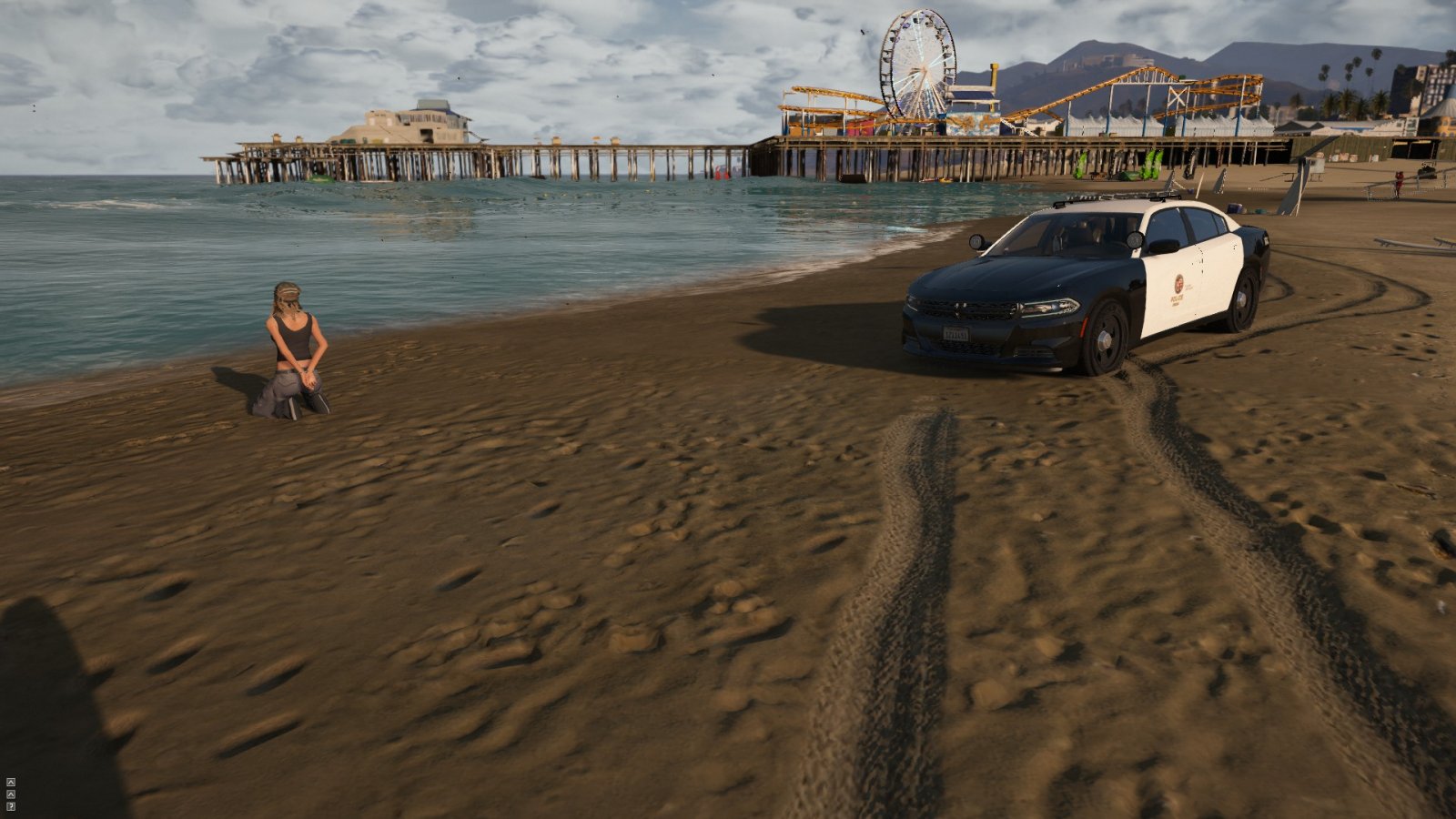This screenshot has width=1456, height=819.
Task: Click the small question mark icon
Action: point(10,806)
